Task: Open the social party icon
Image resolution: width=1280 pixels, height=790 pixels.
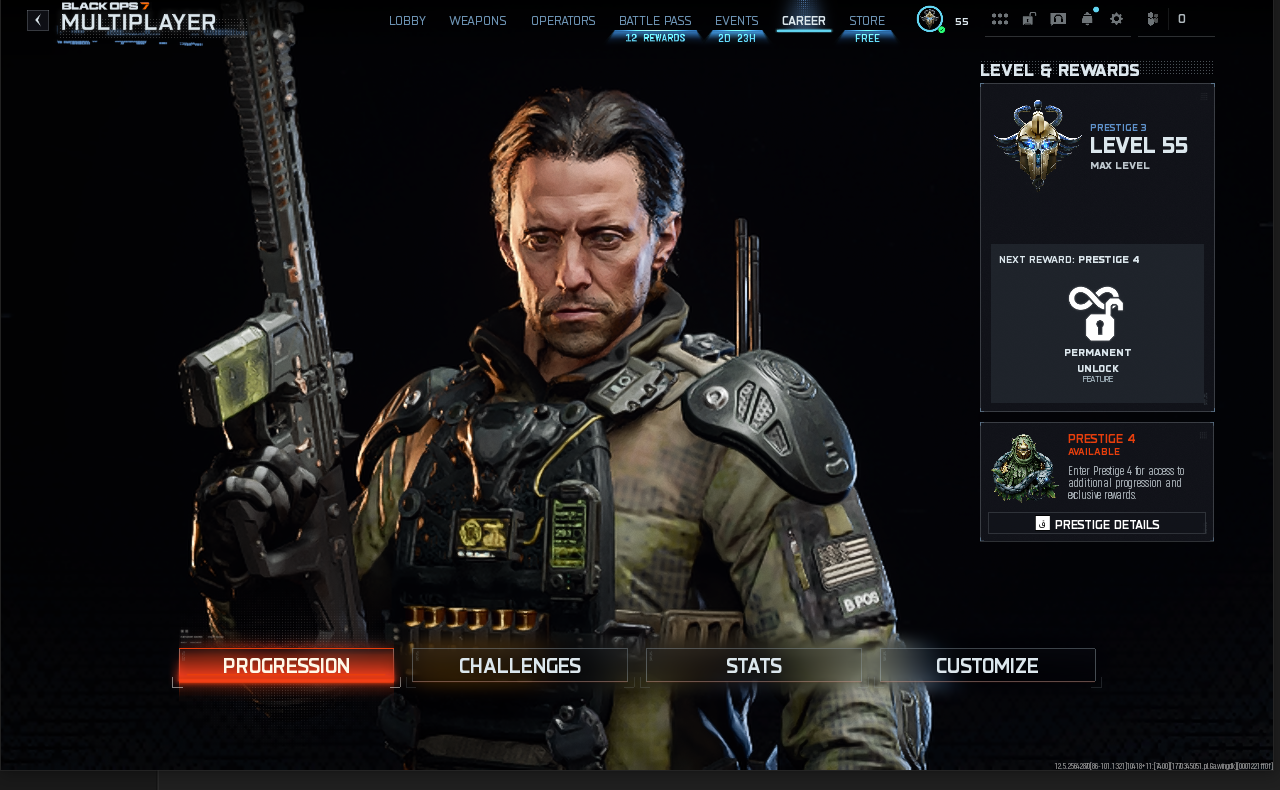Action: pyautogui.click(x=1153, y=19)
